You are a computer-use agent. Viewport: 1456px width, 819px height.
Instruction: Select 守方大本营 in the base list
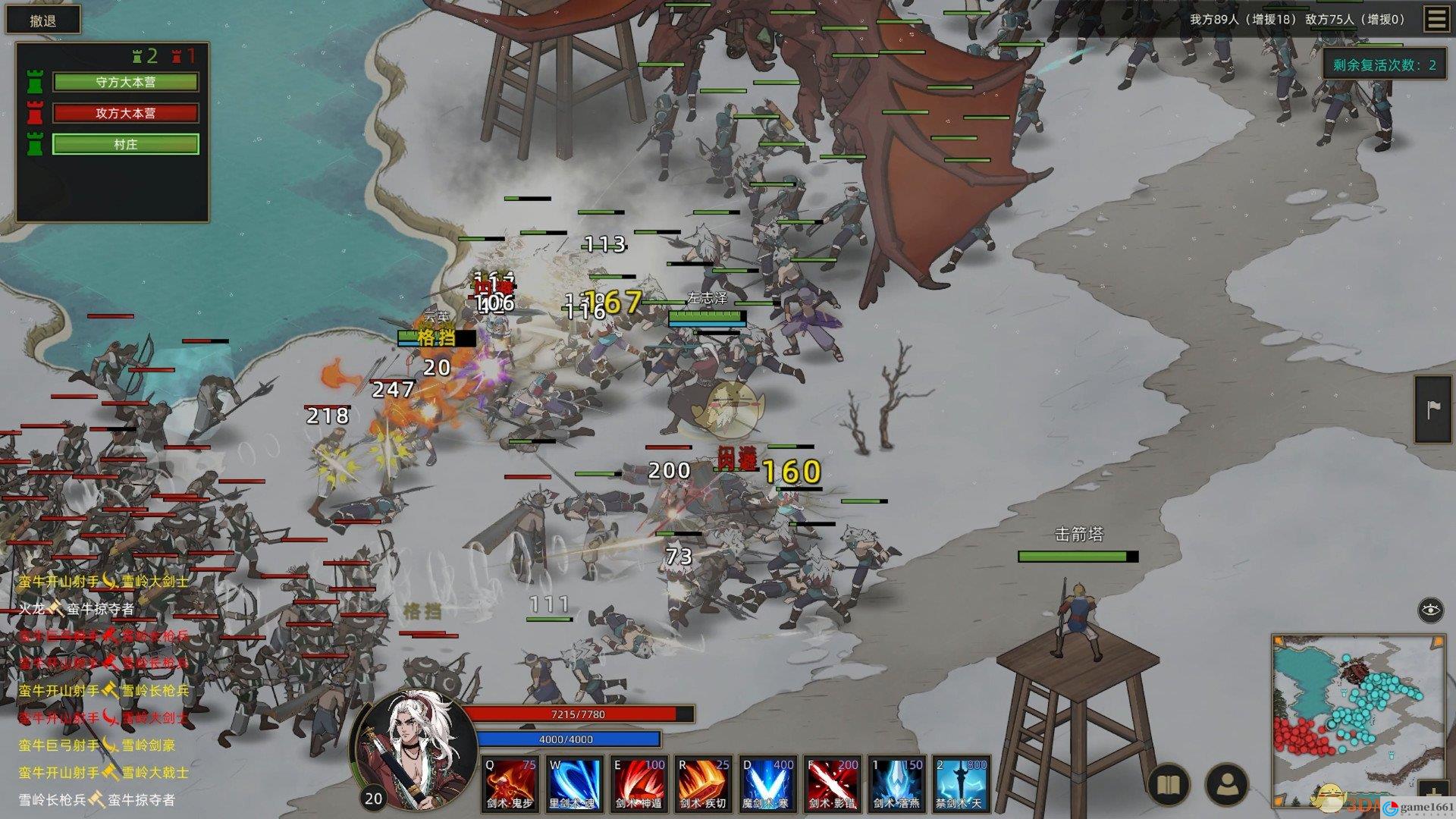[126, 82]
